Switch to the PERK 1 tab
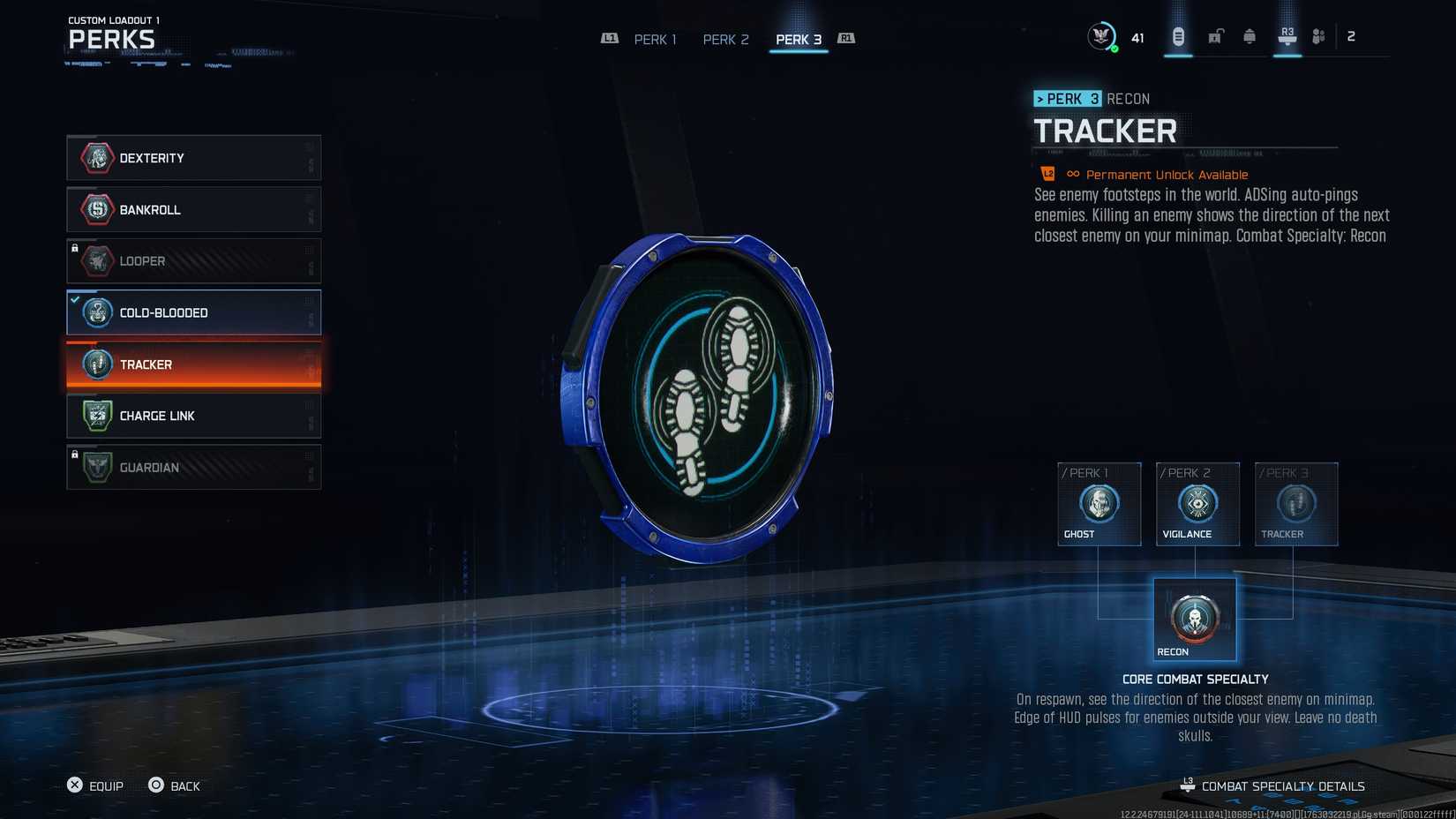 pos(655,39)
